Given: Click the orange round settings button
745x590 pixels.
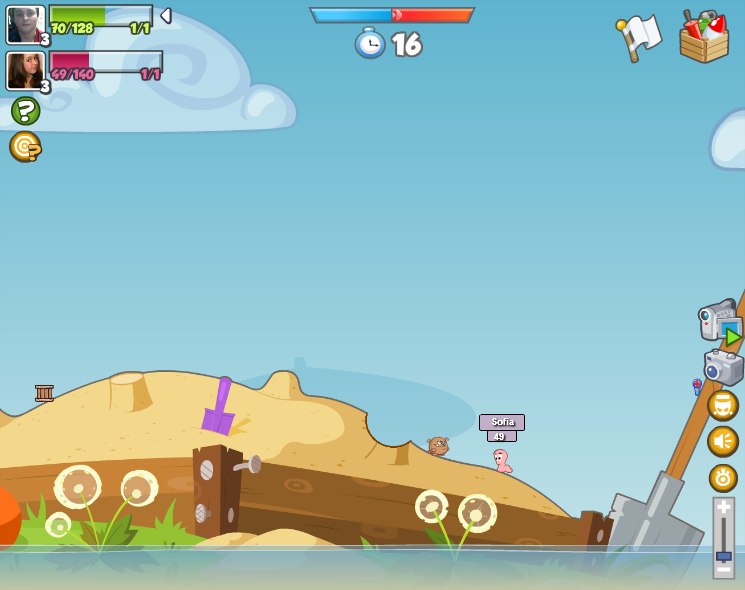Looking at the screenshot, I should (x=723, y=477).
